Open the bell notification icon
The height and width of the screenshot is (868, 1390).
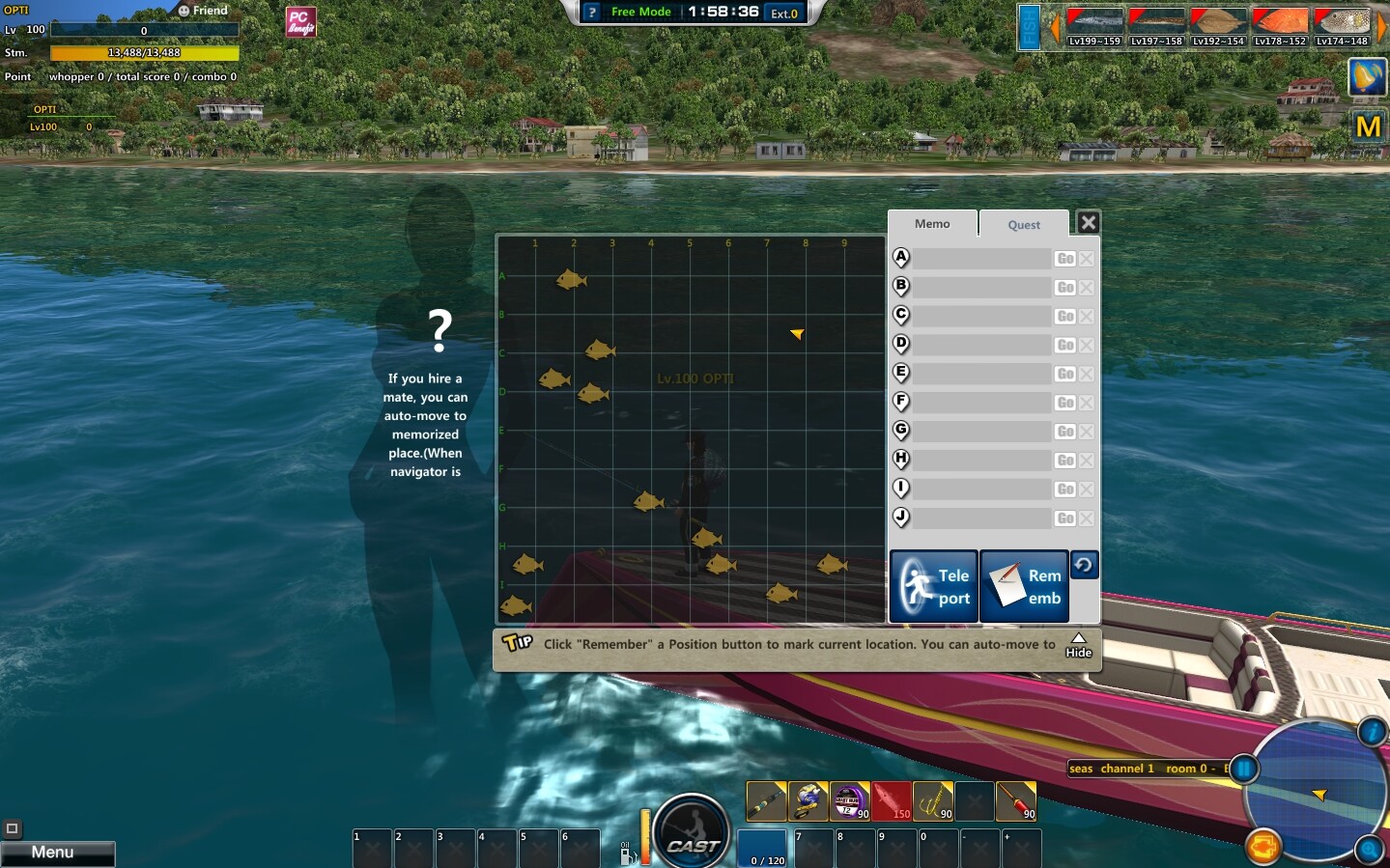pos(1367,77)
